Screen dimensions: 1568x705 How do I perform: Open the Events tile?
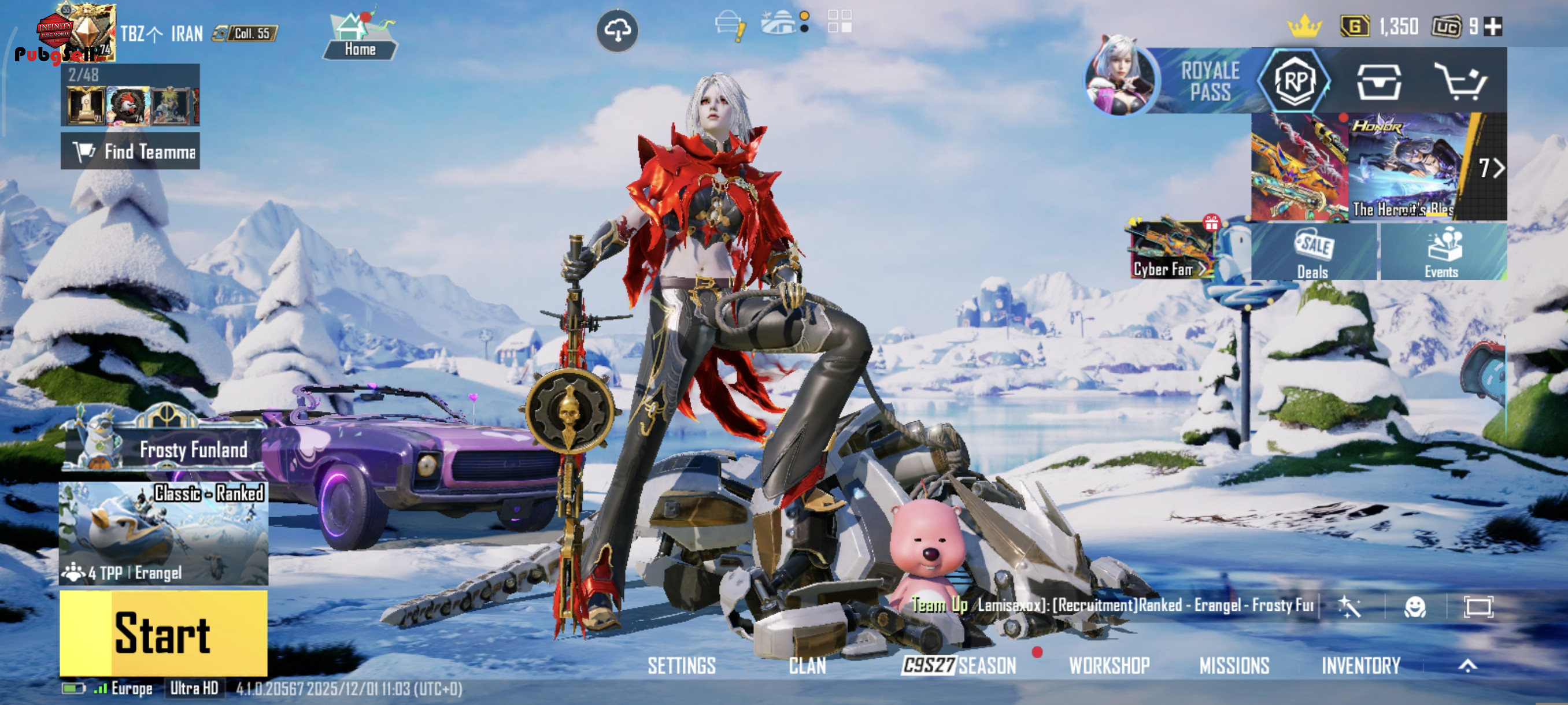tap(1442, 253)
